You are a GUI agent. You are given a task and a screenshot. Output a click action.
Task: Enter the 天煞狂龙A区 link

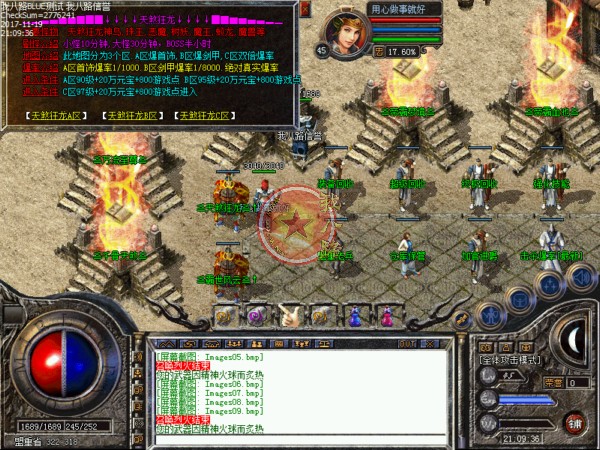pos(59,115)
